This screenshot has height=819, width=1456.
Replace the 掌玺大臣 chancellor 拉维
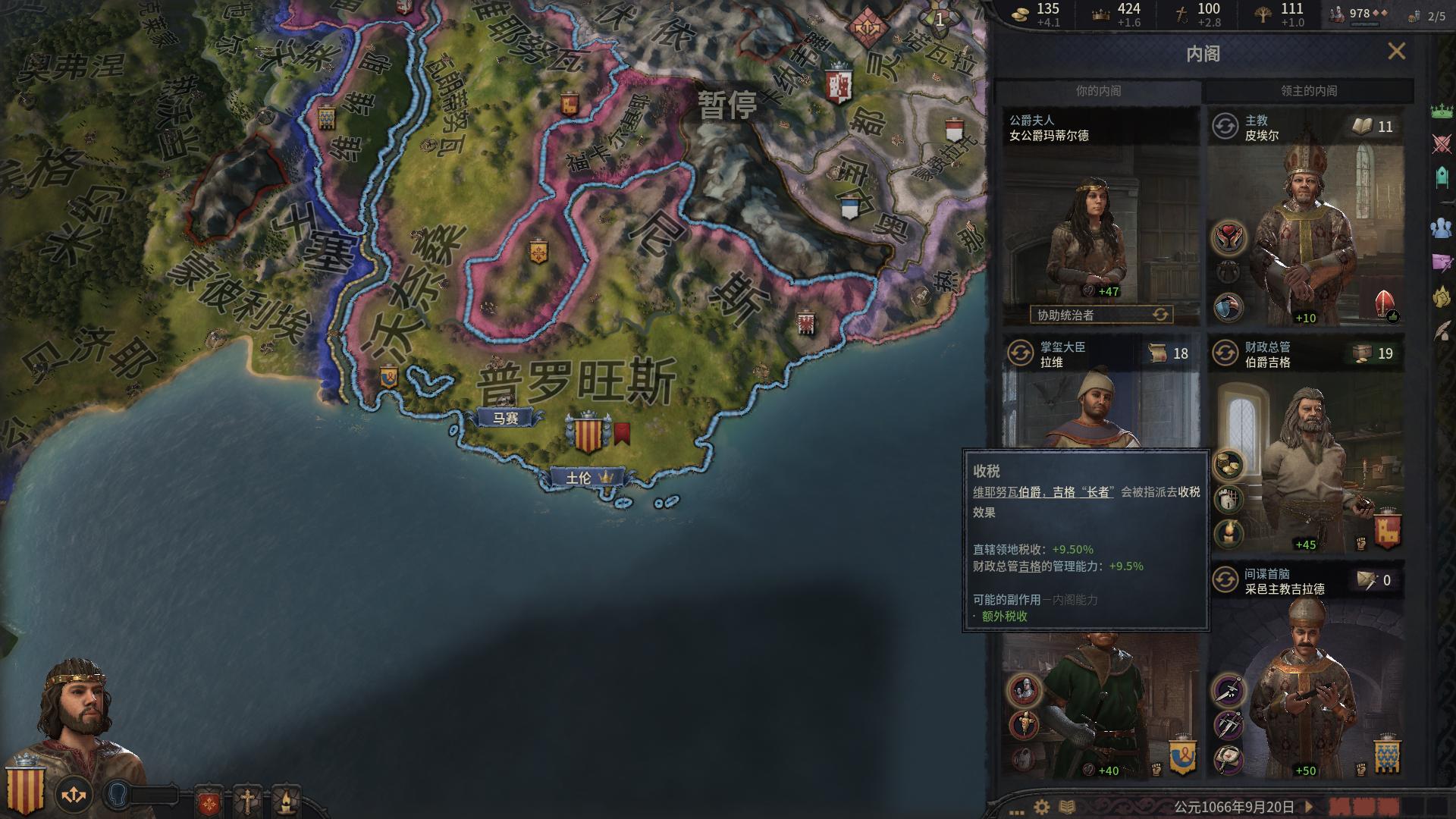1021,353
